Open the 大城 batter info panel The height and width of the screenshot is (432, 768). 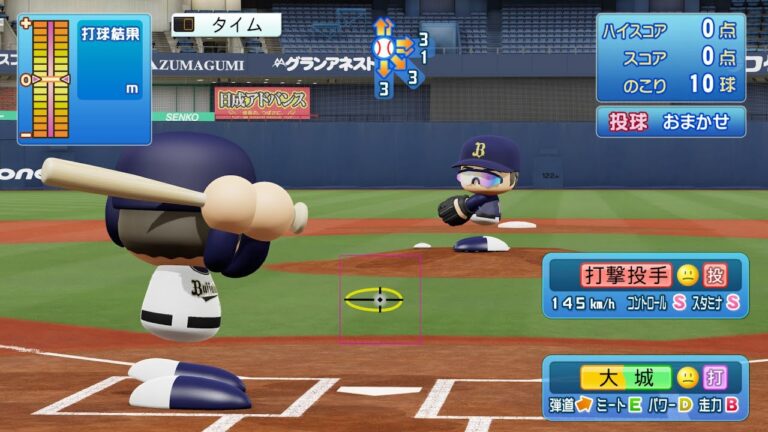(x=645, y=388)
